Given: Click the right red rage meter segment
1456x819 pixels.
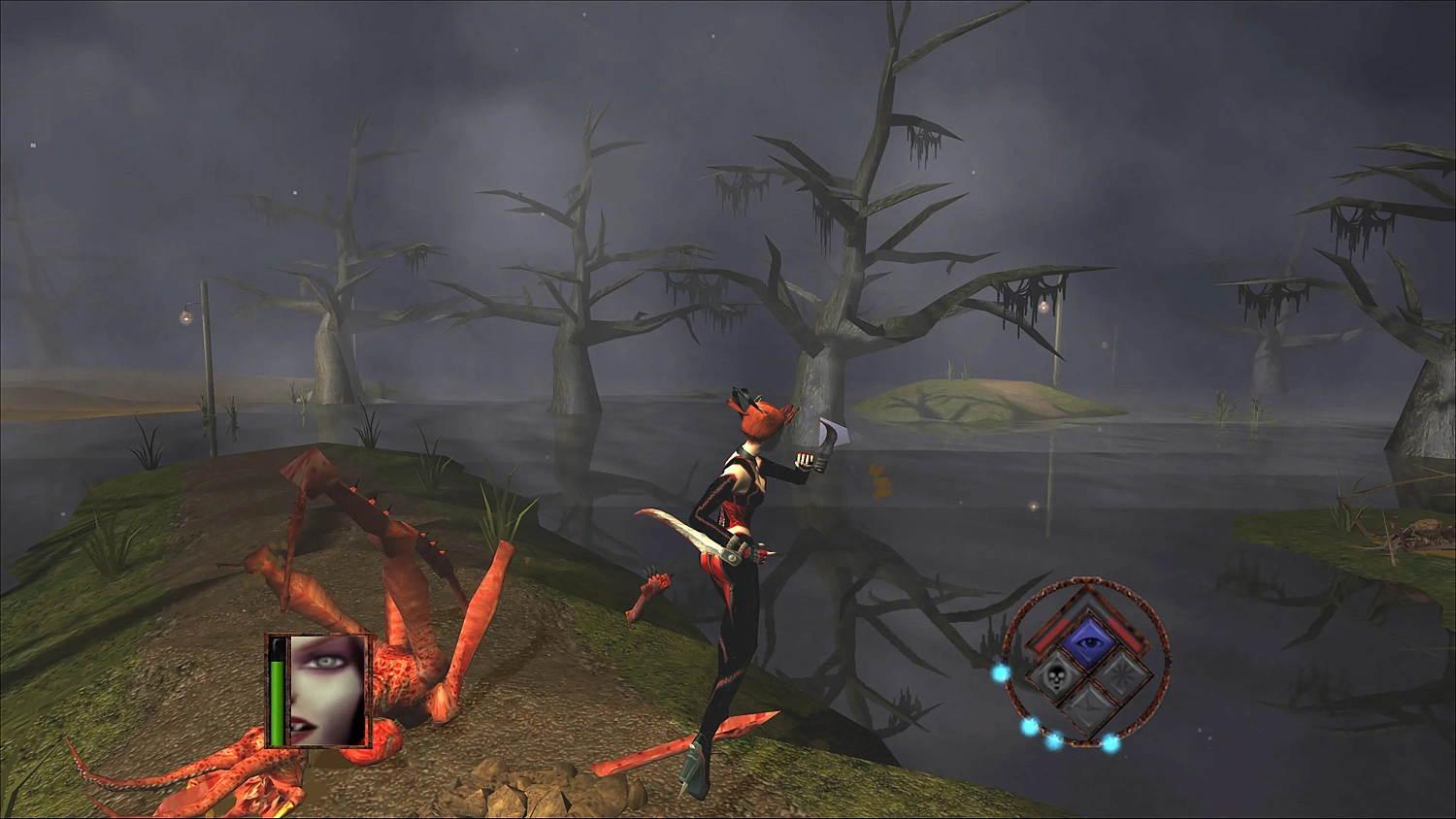Looking at the screenshot, I should (x=1124, y=635).
